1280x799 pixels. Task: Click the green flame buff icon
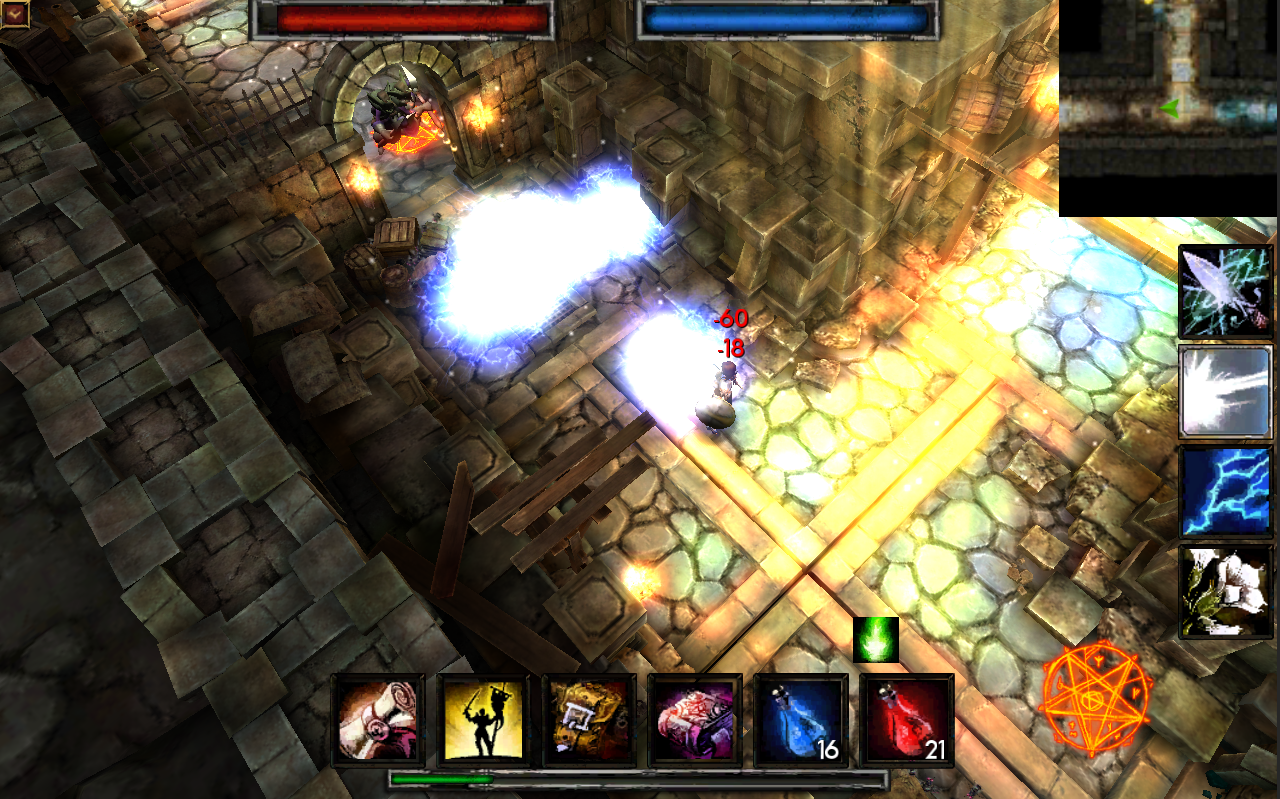[x=876, y=640]
